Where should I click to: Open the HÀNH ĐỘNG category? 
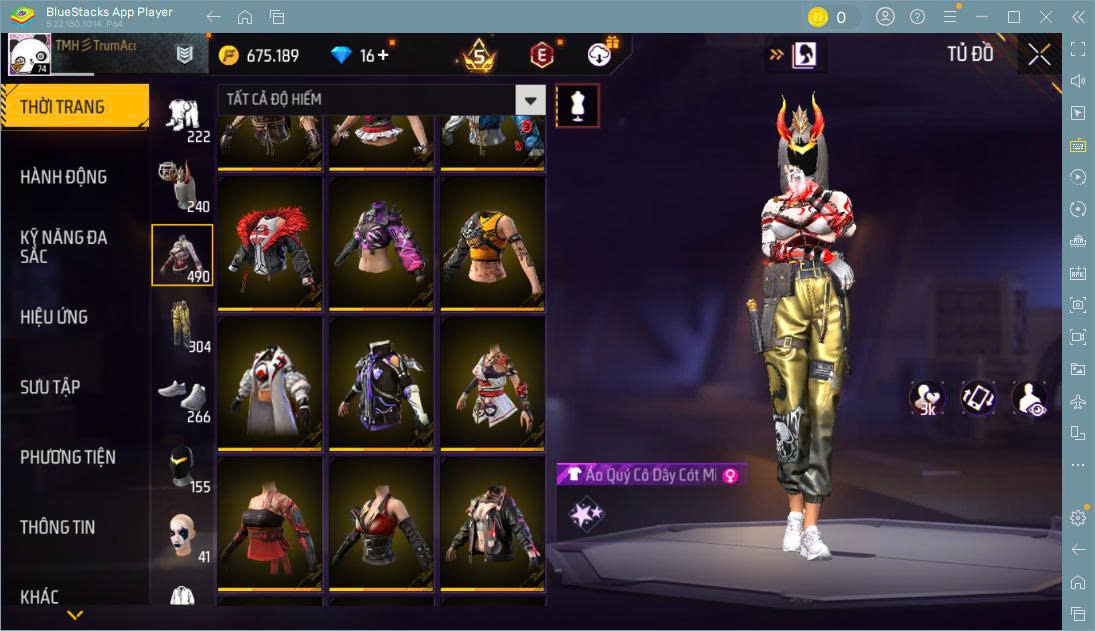[x=64, y=177]
